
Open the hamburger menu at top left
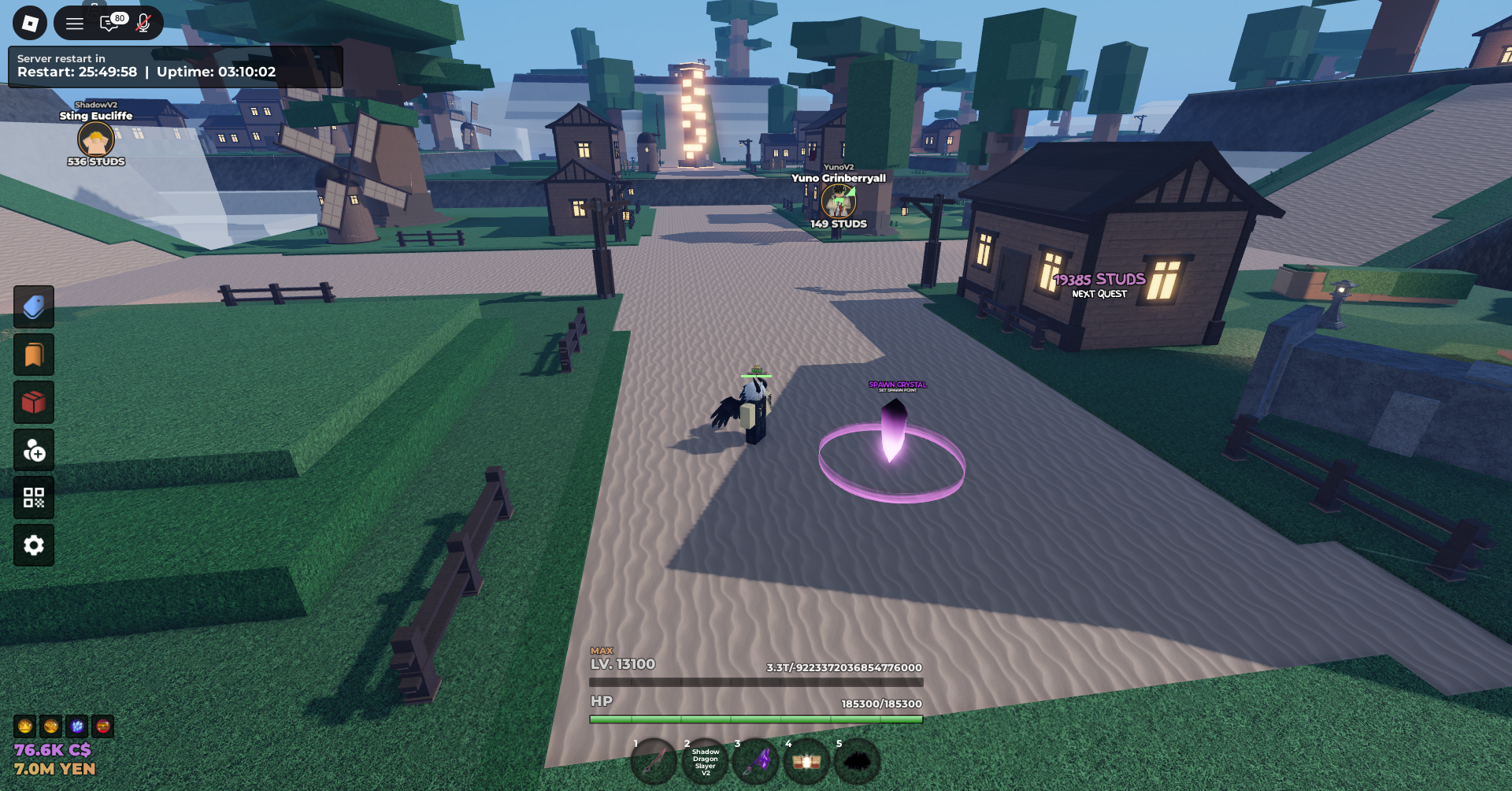[75, 22]
